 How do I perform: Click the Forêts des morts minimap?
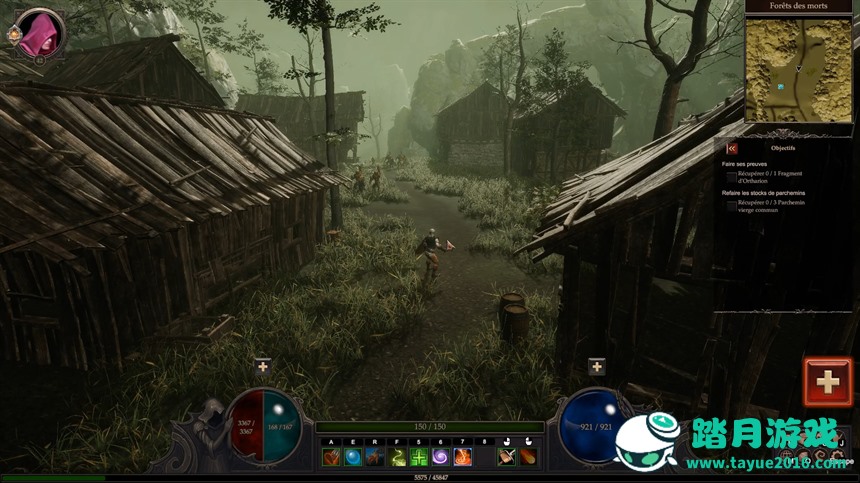[x=797, y=66]
